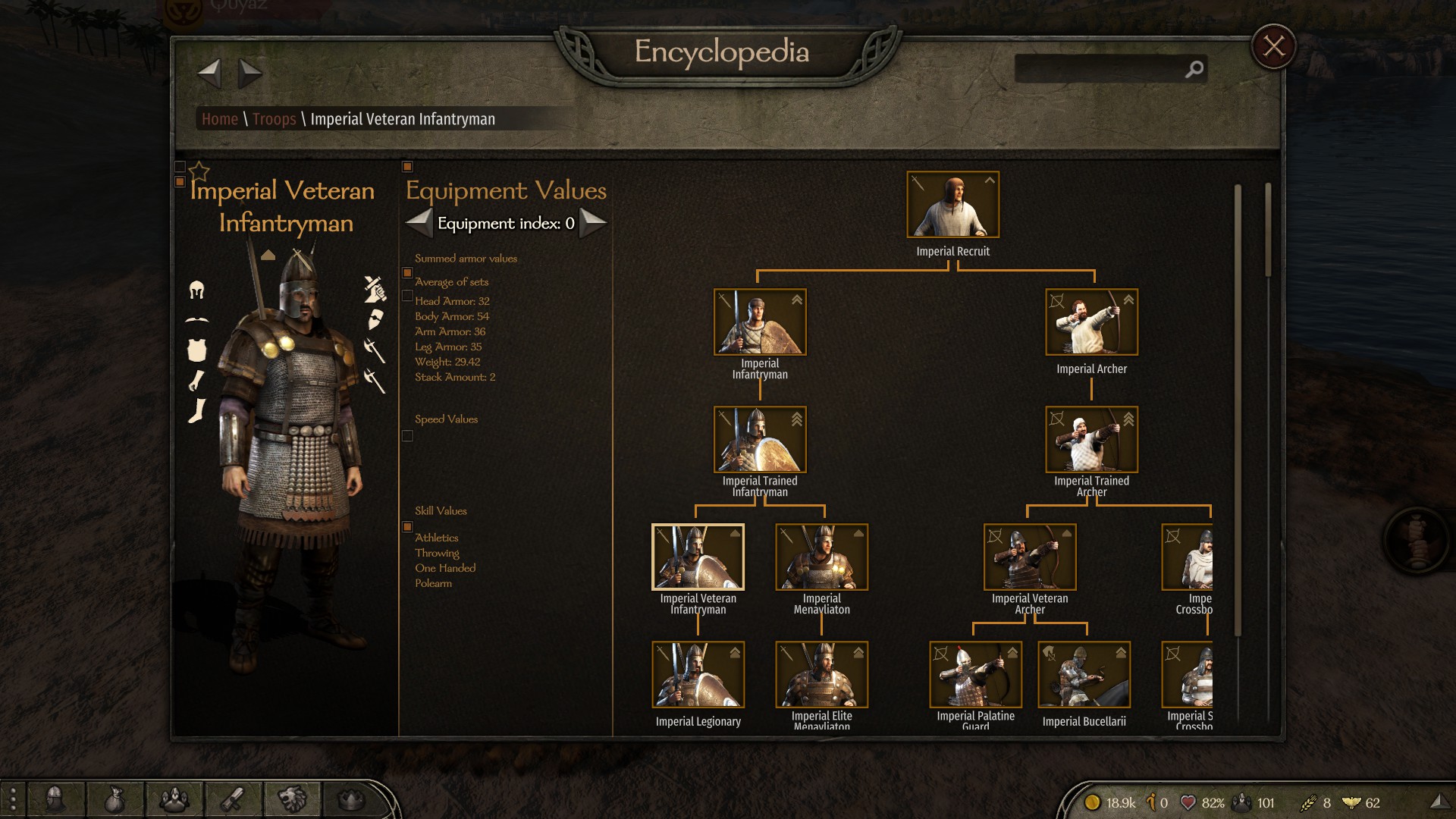1456x819 pixels.
Task: View the Imperial Trained Infantryman entry
Action: (x=760, y=440)
